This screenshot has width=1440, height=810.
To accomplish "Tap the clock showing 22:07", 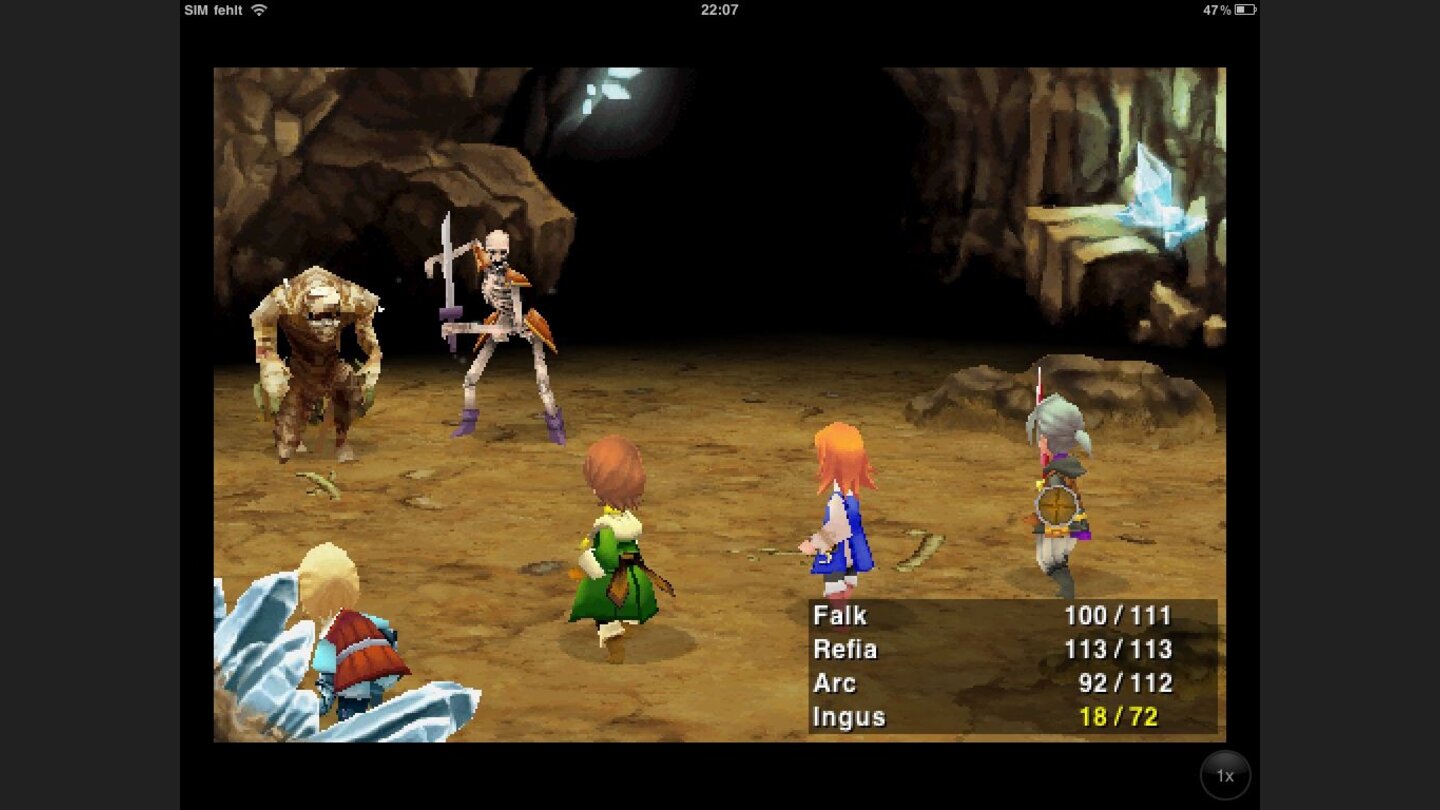I will tap(720, 11).
